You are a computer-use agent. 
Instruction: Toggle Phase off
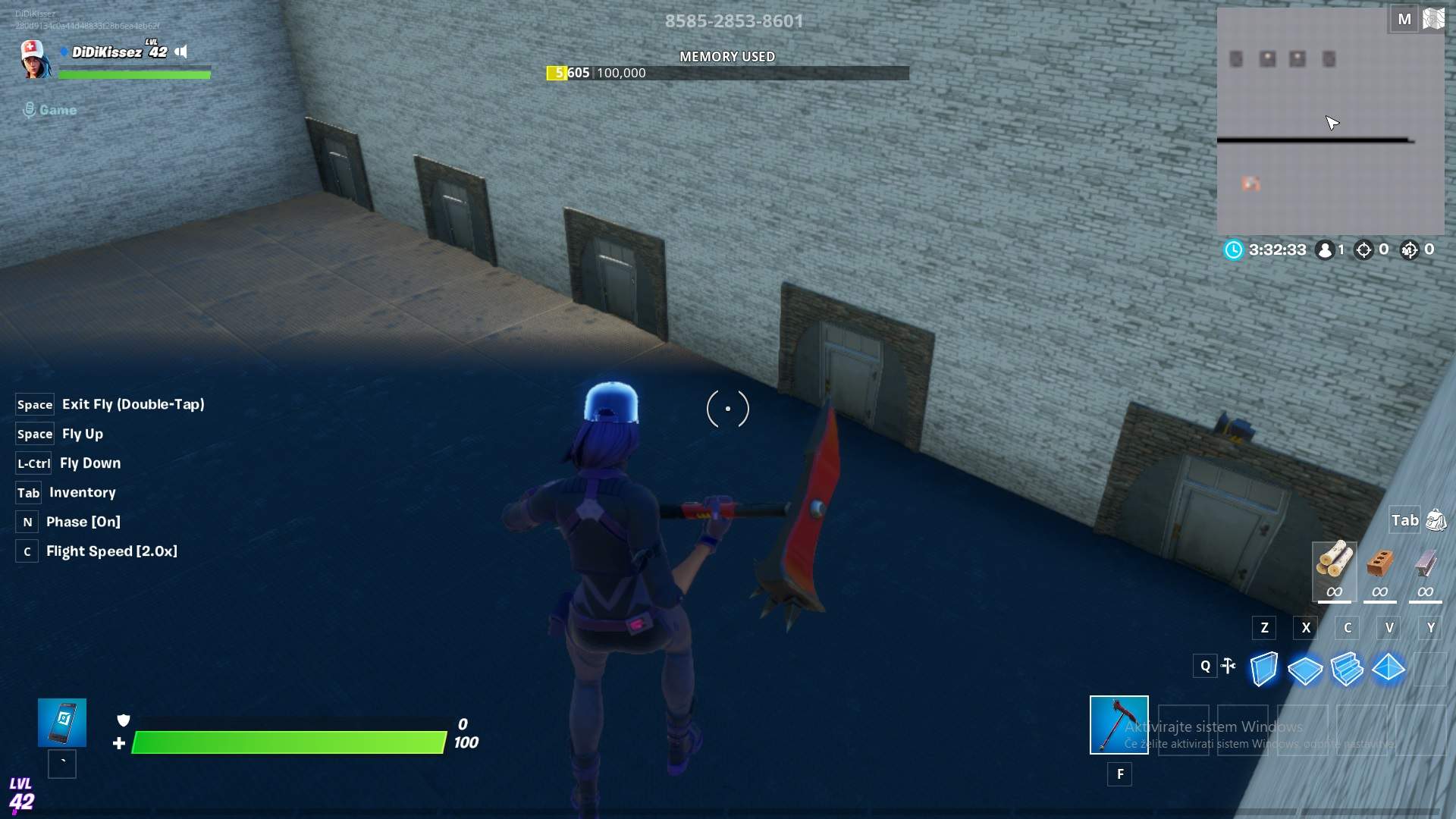(x=83, y=521)
